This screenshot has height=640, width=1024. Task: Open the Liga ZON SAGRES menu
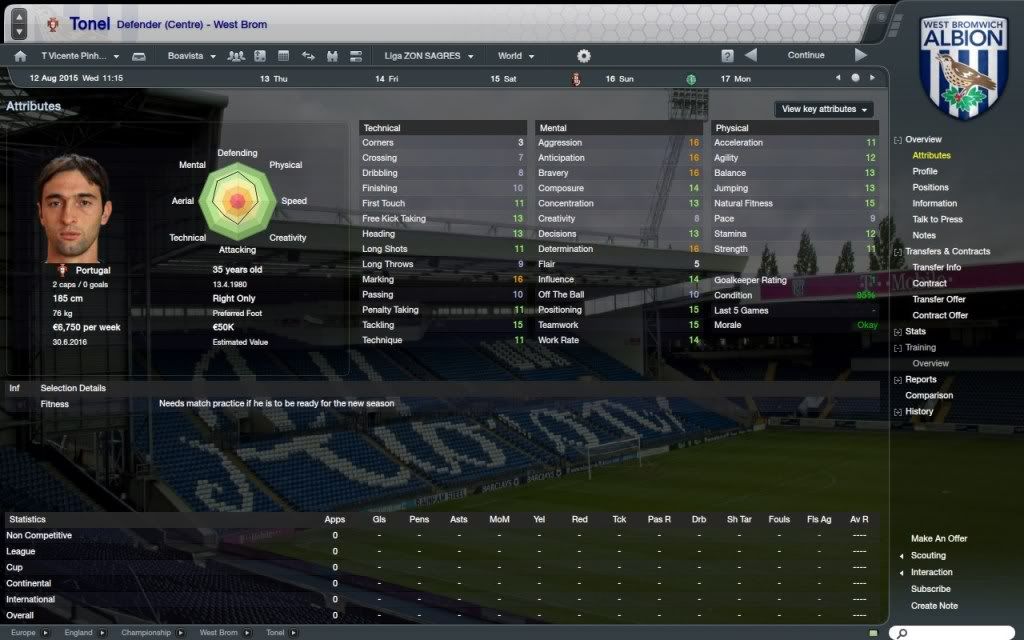pos(419,56)
